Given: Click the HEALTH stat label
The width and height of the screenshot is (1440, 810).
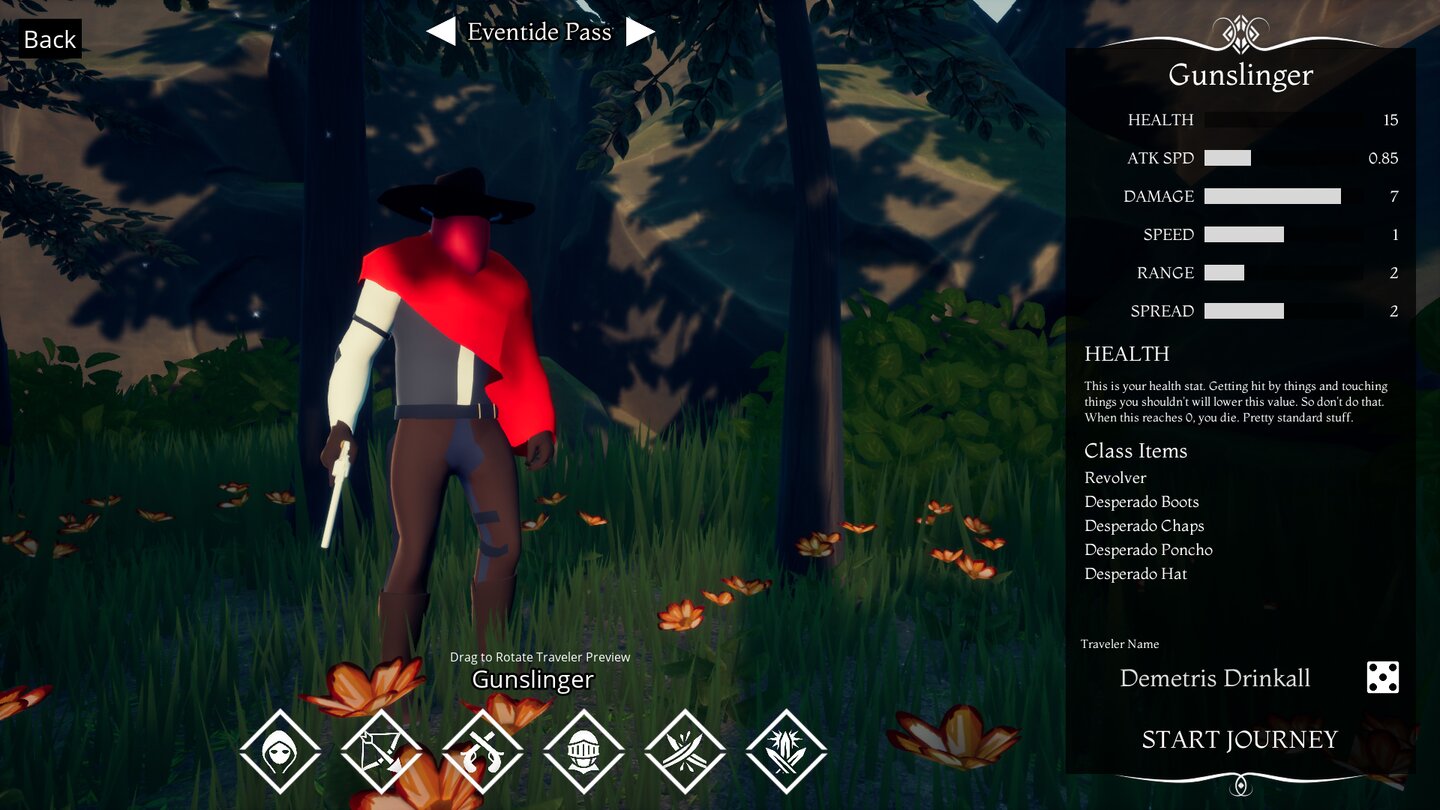Looking at the screenshot, I should pyautogui.click(x=1160, y=119).
